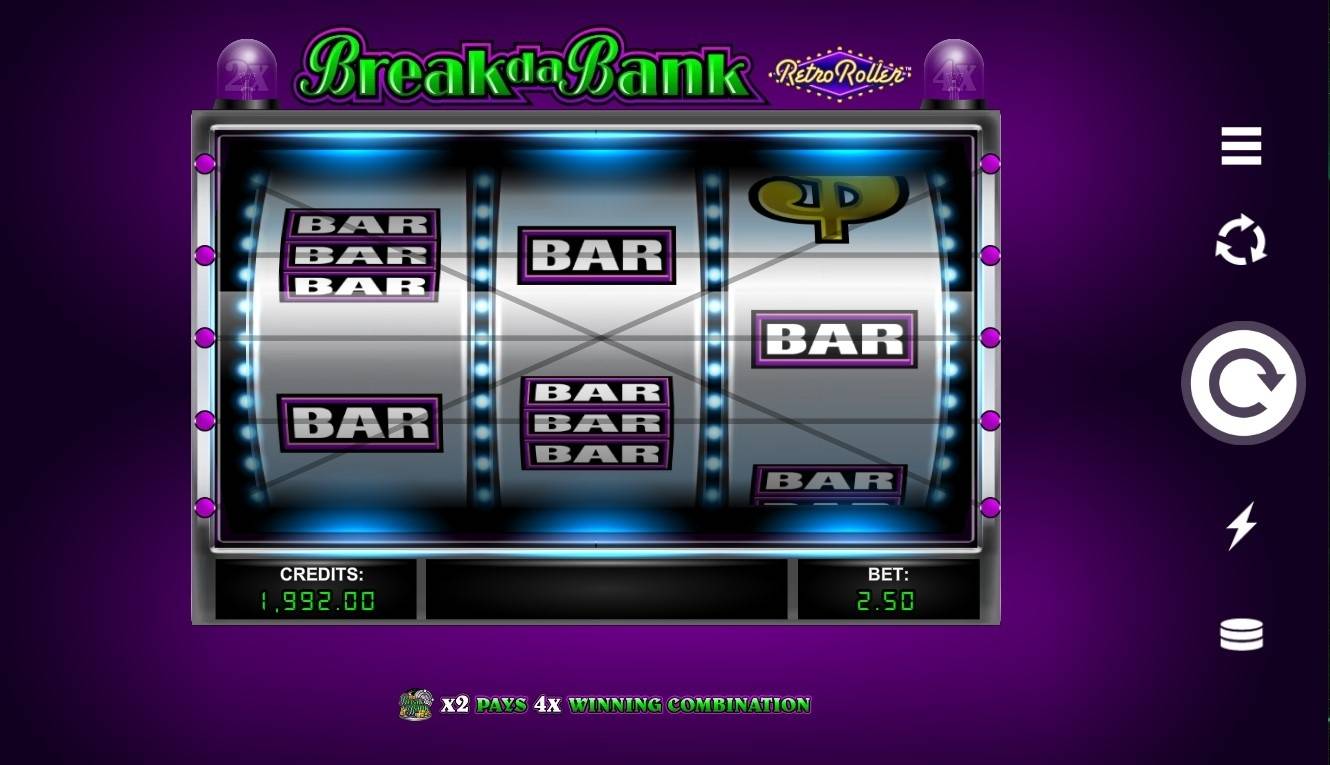1330x765 pixels.
Task: Click the triple BAR stack on reel two
Action: 596,423
